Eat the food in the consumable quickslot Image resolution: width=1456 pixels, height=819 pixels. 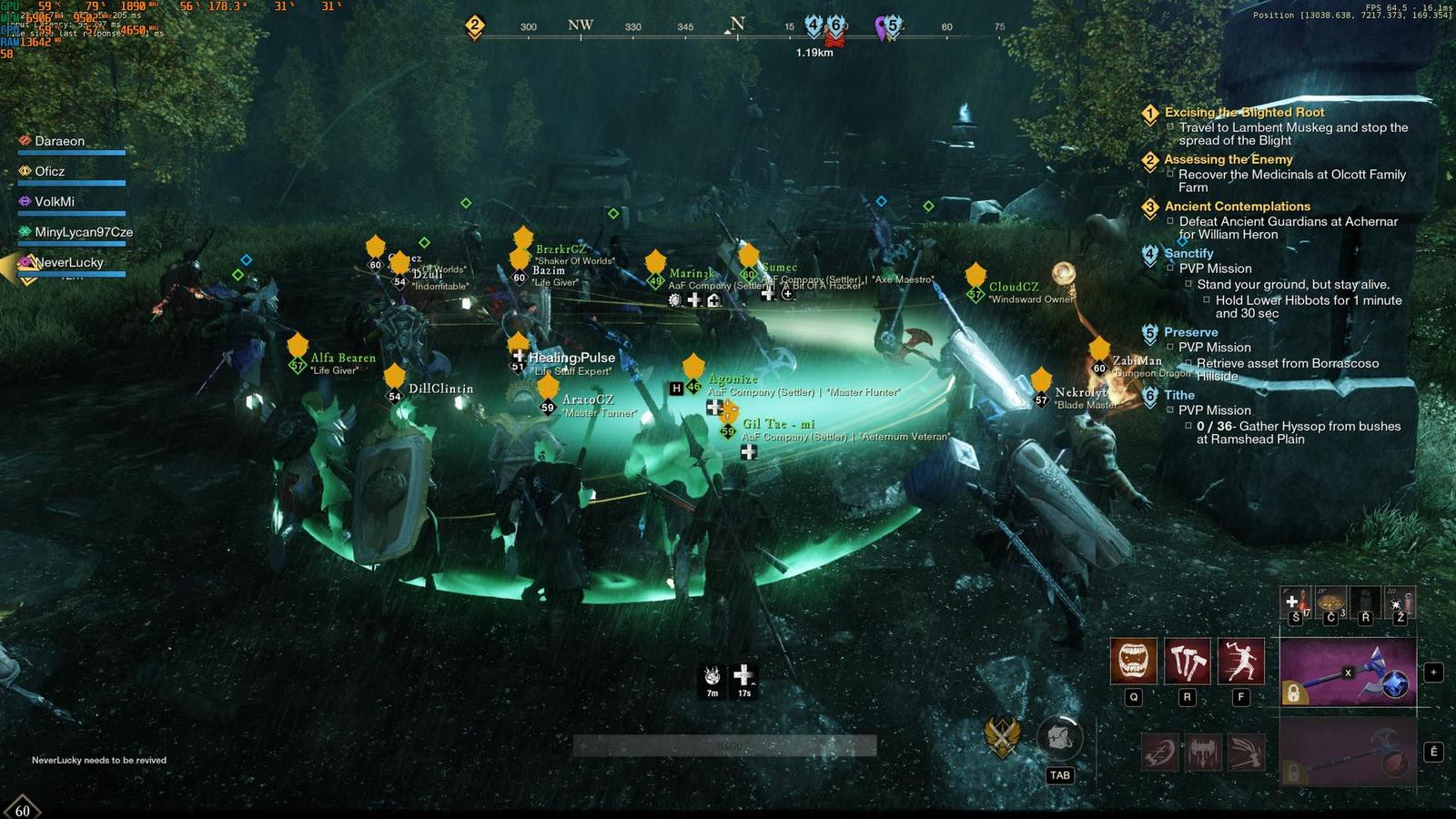click(x=1330, y=602)
